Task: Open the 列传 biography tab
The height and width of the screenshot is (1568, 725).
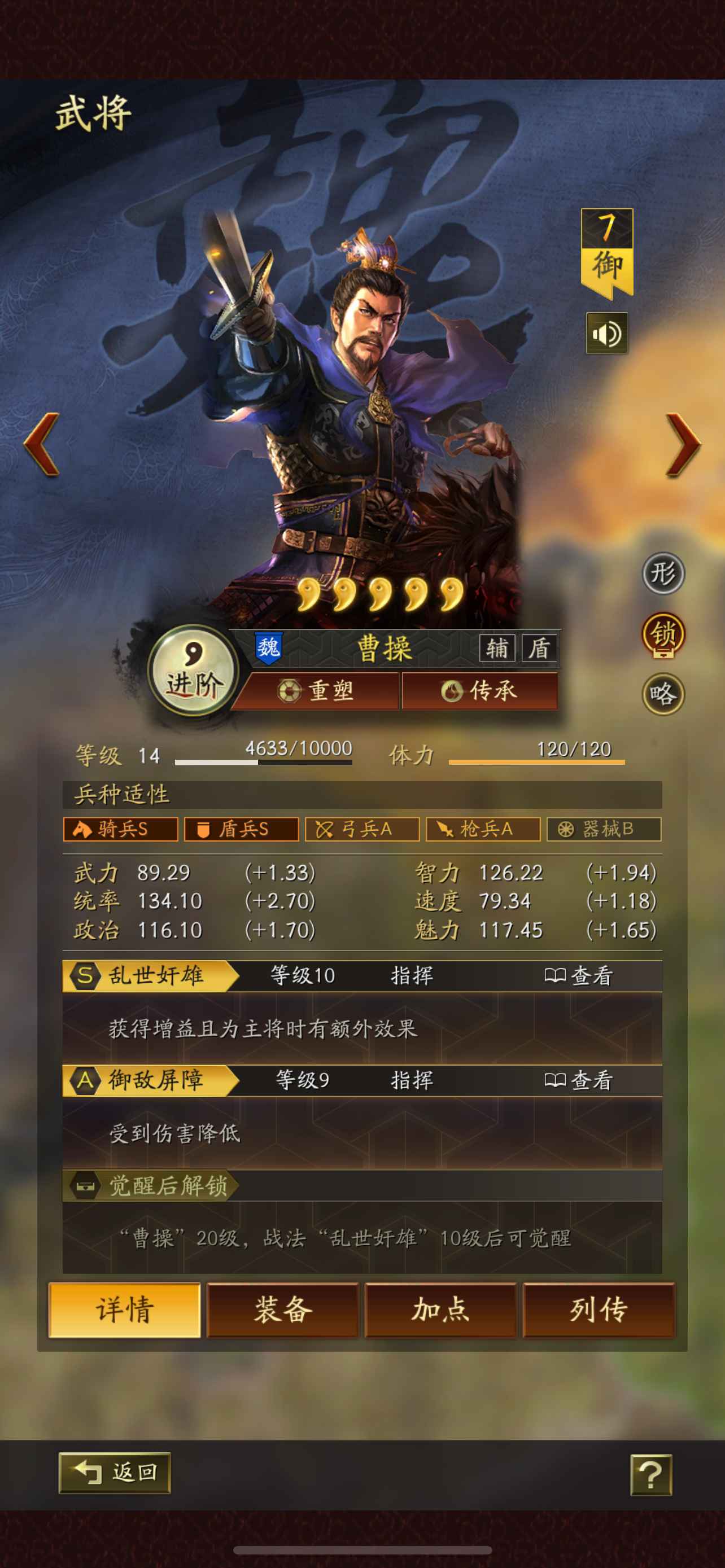Action: [598, 1312]
